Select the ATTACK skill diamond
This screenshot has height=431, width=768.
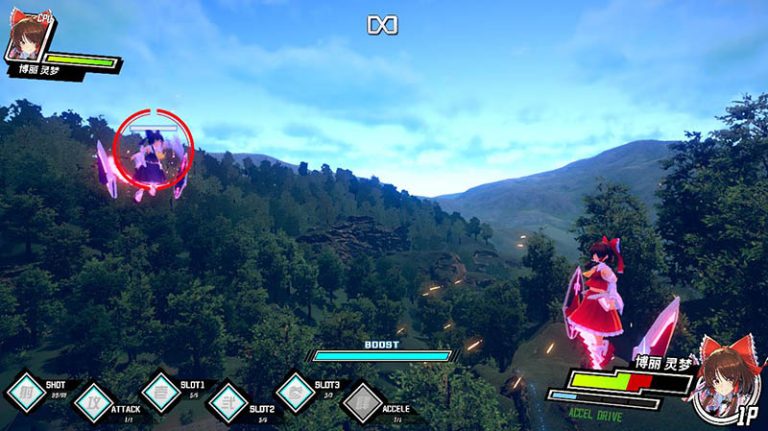pos(94,402)
